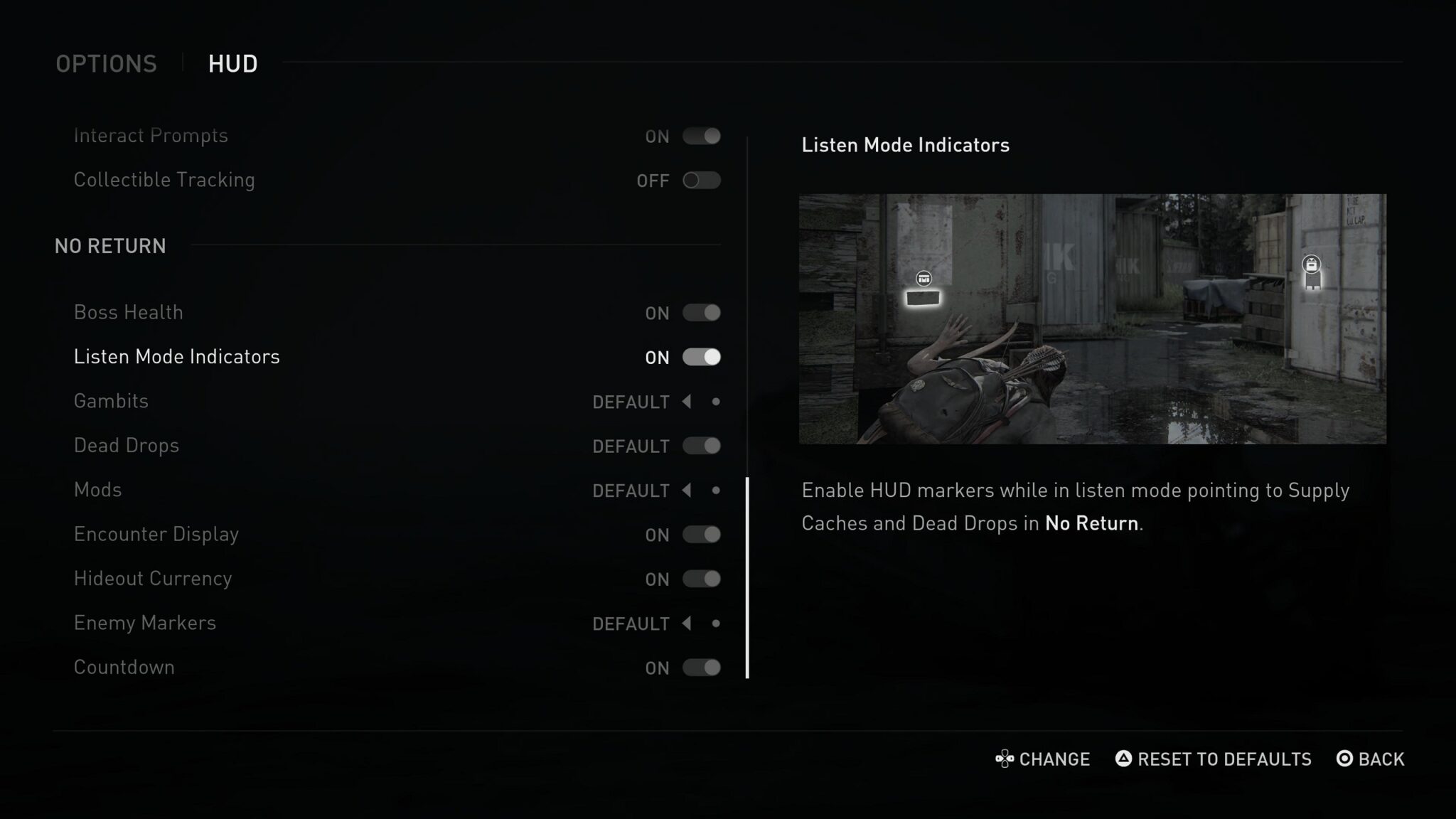The width and height of the screenshot is (1456, 819).
Task: Go back to the Options breadcrumb
Action: click(106, 64)
